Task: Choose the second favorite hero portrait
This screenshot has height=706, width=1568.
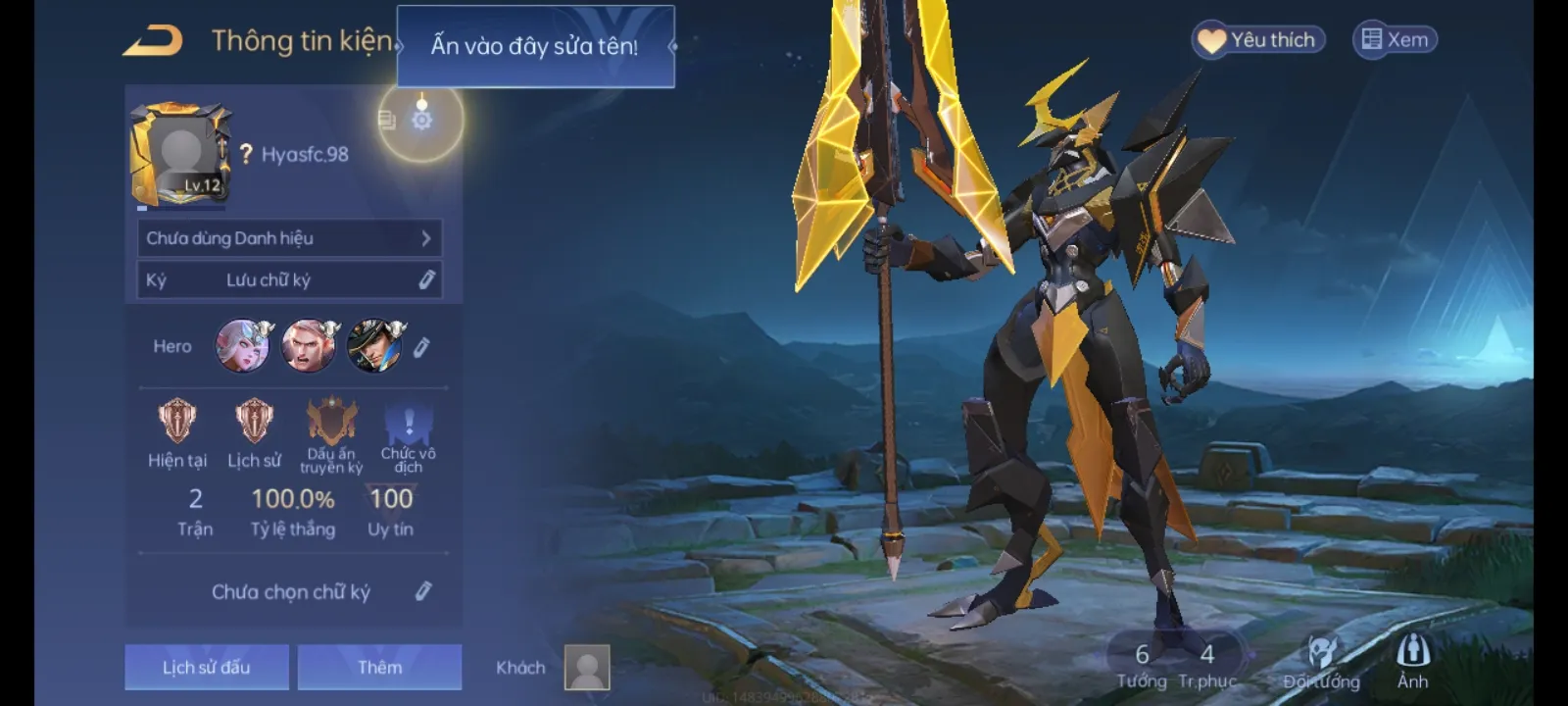Action: (x=308, y=346)
